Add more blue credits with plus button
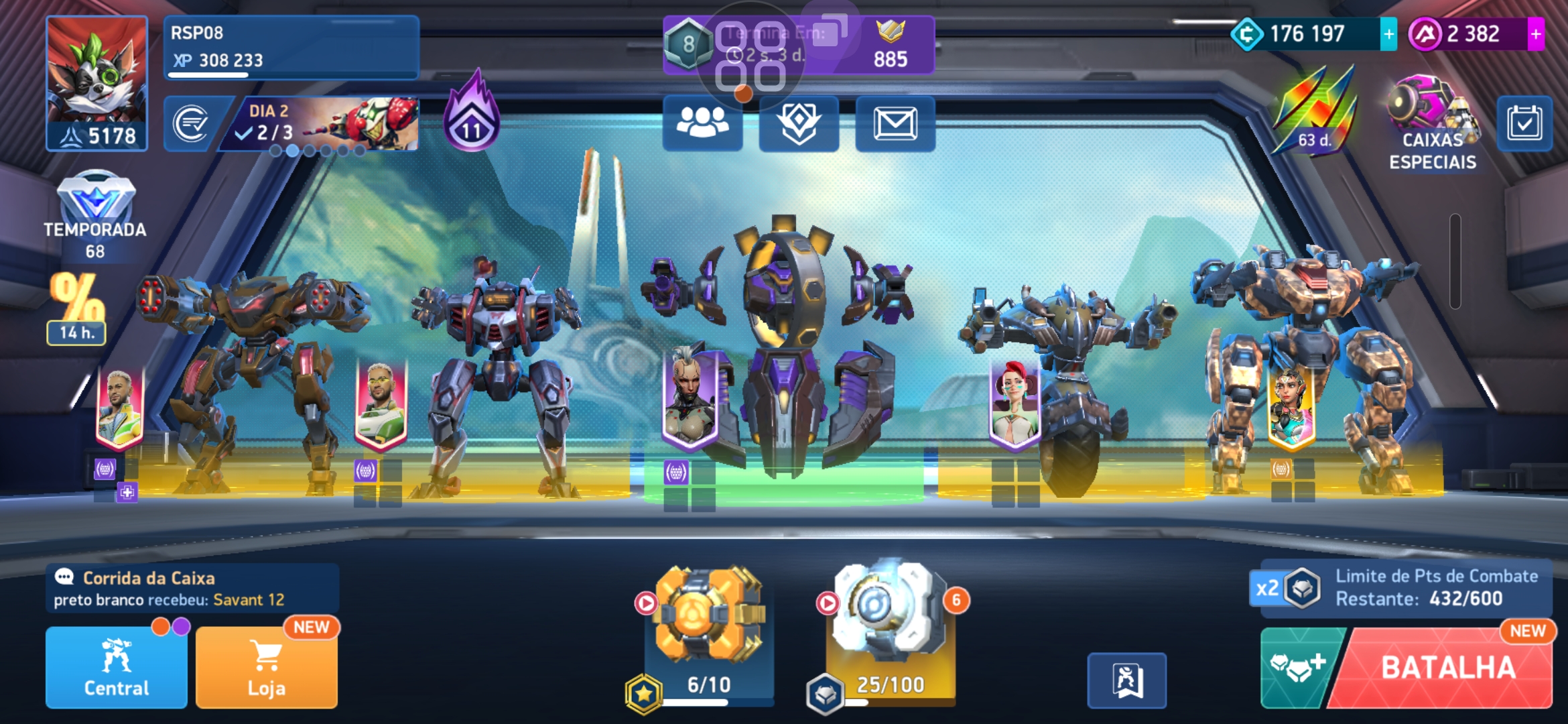 (1388, 34)
